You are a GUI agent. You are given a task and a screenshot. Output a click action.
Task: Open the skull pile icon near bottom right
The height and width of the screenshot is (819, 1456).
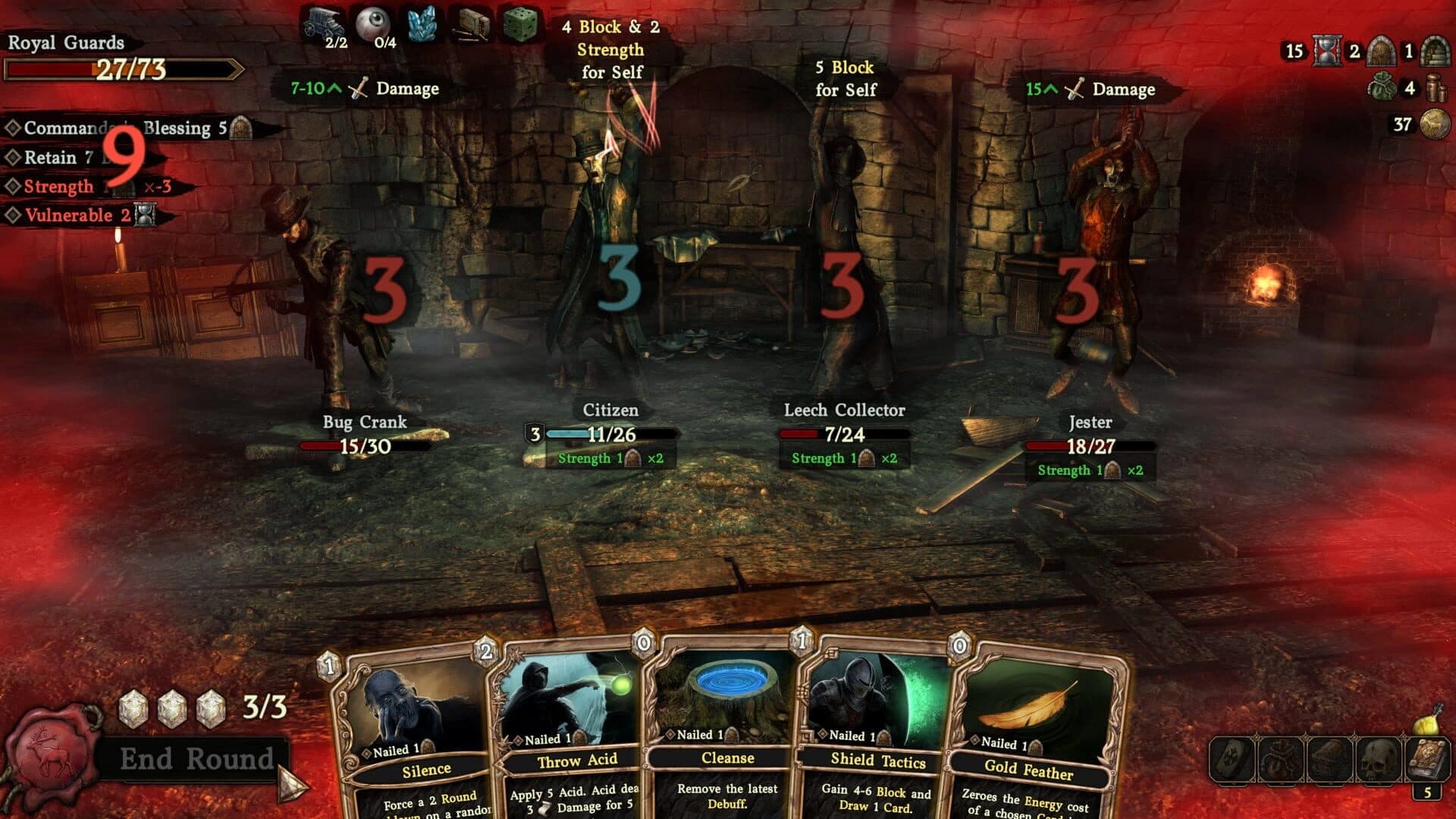(1377, 759)
